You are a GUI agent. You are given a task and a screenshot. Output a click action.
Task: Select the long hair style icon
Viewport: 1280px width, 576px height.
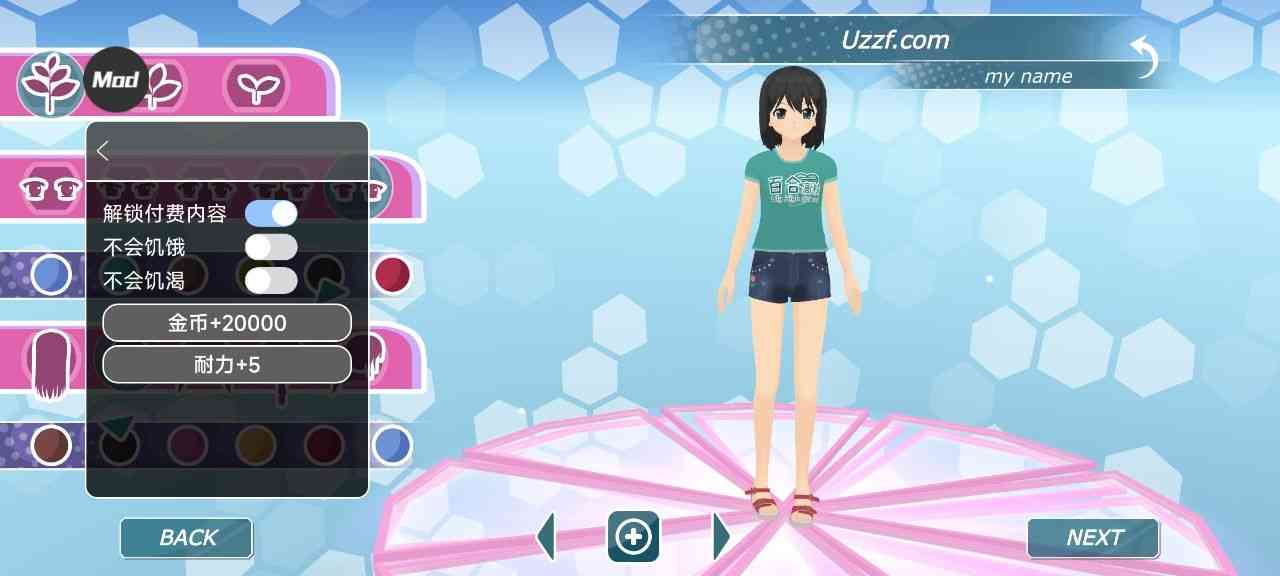coord(50,365)
